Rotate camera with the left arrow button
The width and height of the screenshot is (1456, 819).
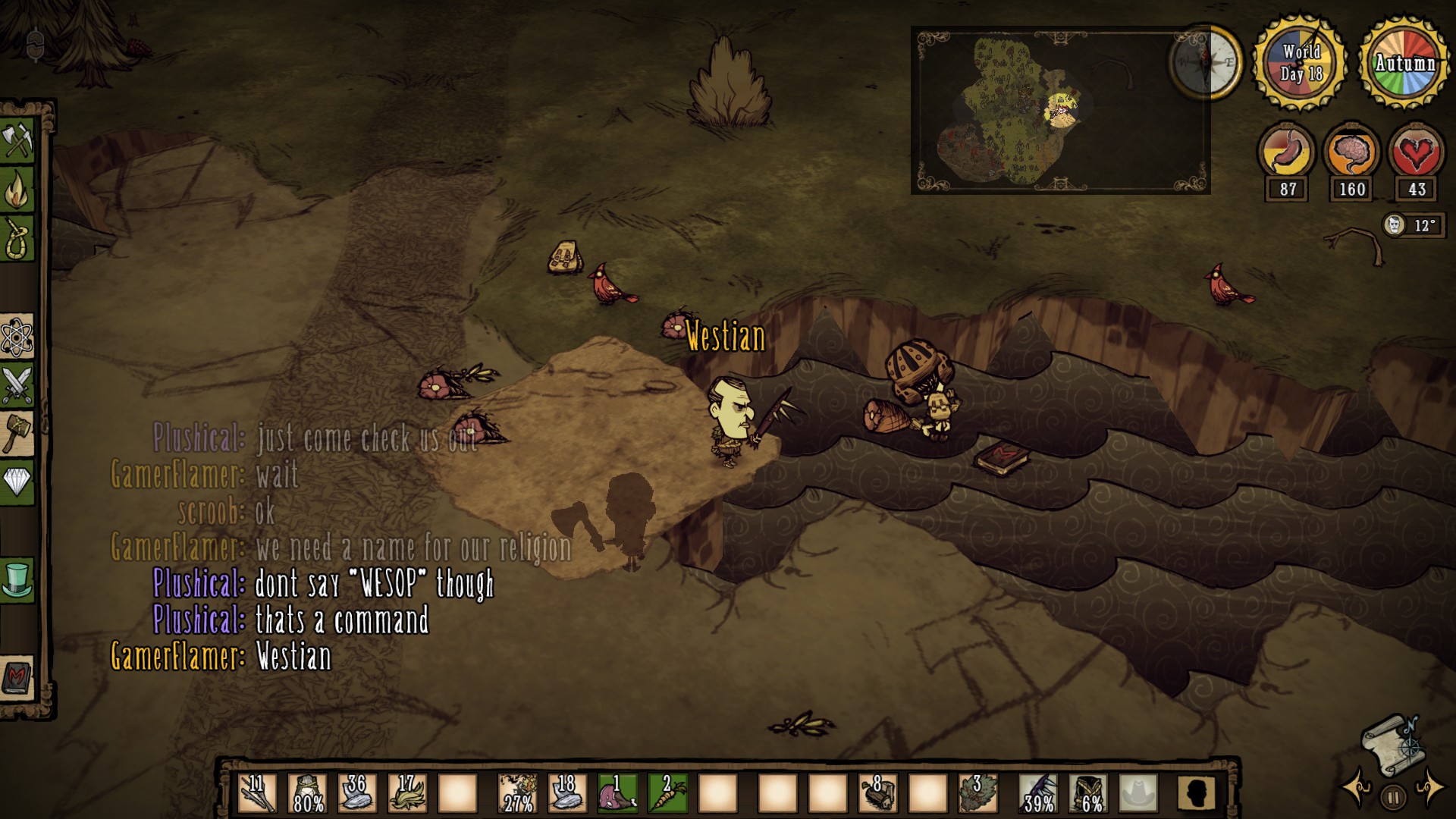click(1356, 789)
